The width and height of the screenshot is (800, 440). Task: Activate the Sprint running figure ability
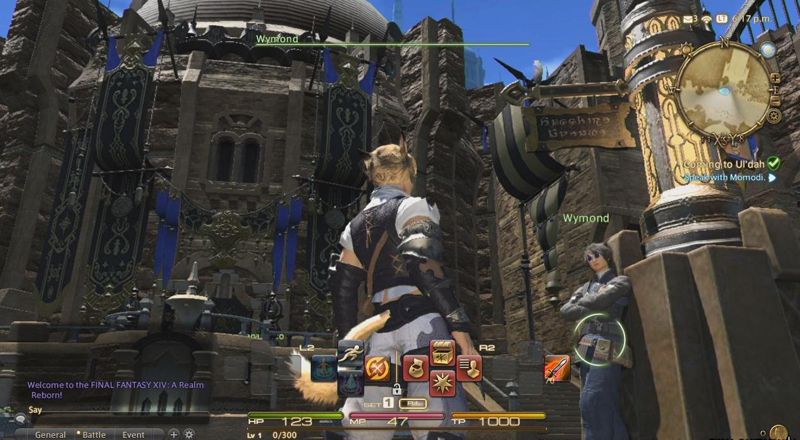(x=351, y=353)
